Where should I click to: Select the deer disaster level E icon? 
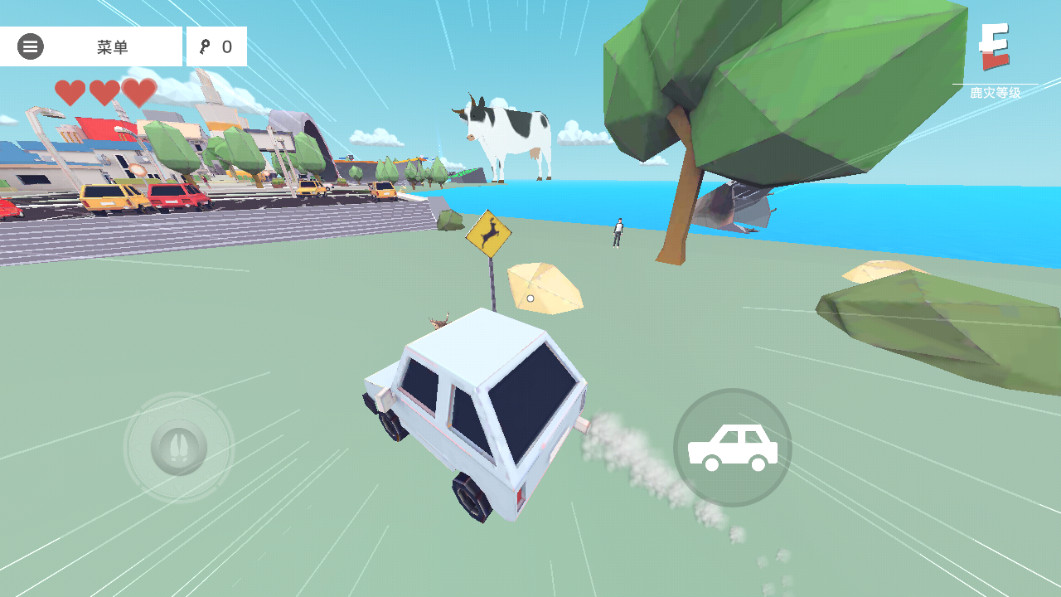(994, 48)
